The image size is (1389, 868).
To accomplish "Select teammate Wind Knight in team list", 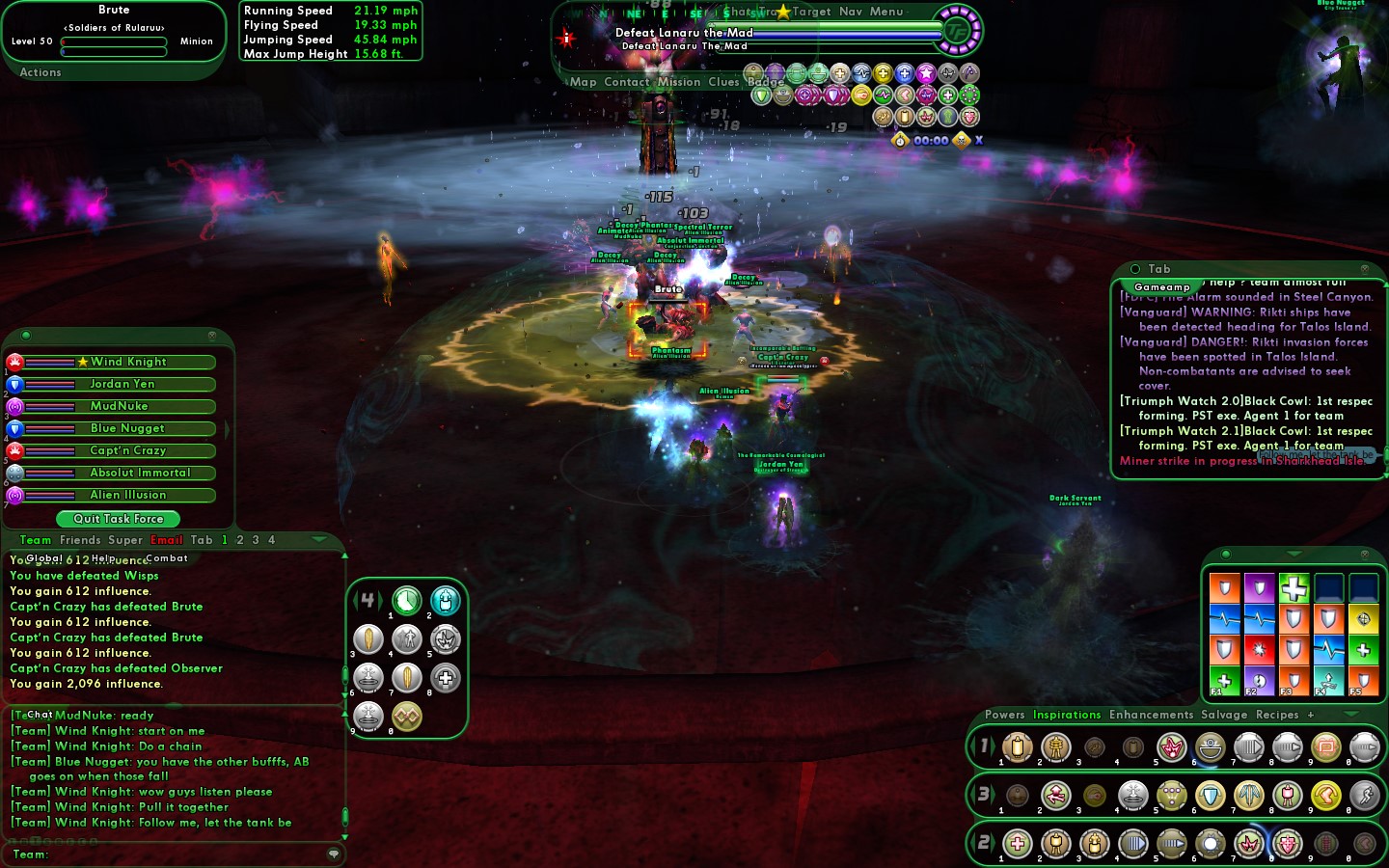I will tap(128, 362).
